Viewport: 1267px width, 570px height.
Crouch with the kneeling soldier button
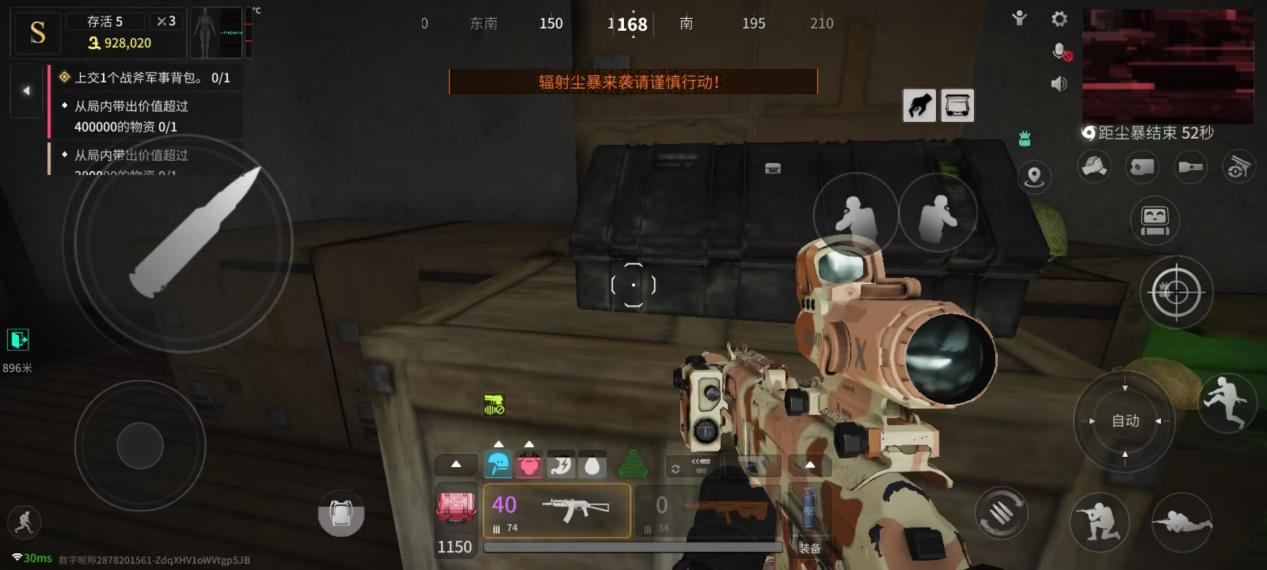pyautogui.click(x=1099, y=522)
